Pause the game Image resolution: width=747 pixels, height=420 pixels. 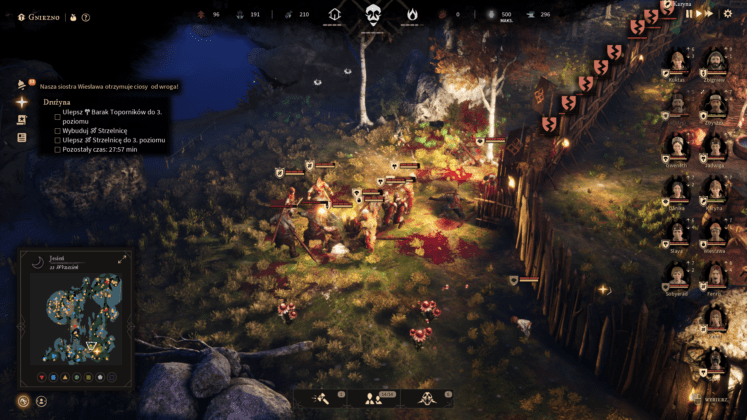click(x=689, y=14)
